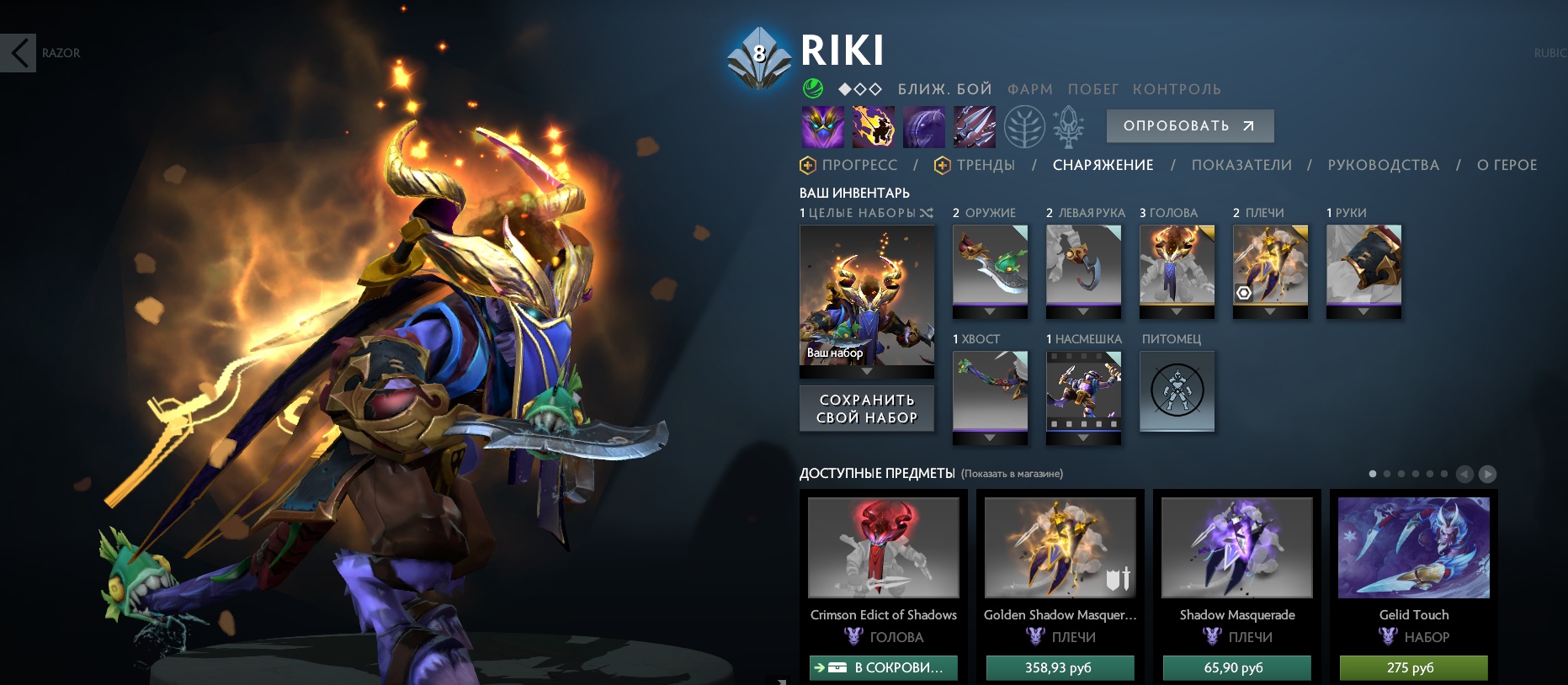Open the НАСМЕШКА taunt slot
This screenshot has width=1568, height=685.
(x=1083, y=392)
